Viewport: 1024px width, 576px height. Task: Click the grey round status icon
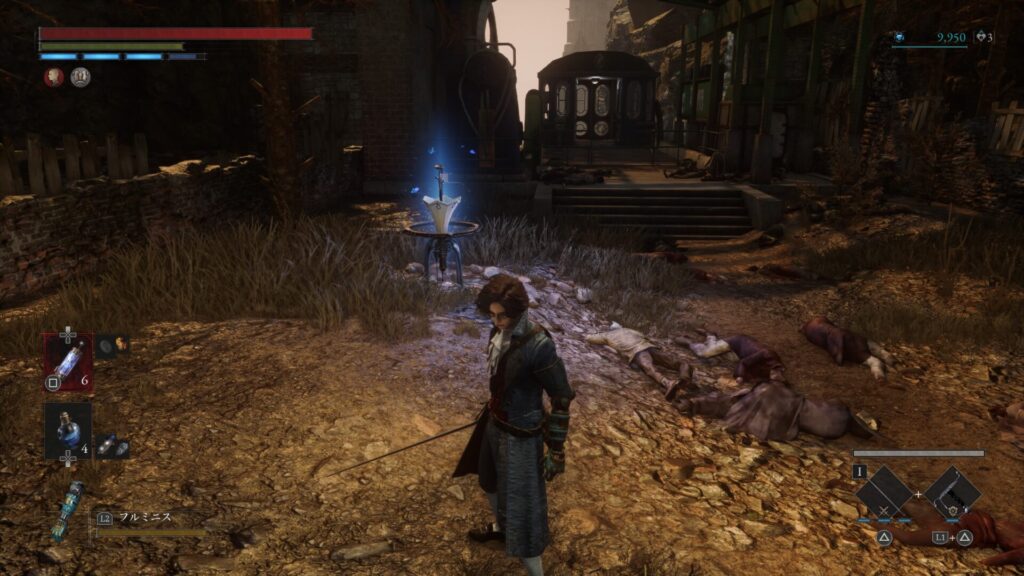[80, 77]
